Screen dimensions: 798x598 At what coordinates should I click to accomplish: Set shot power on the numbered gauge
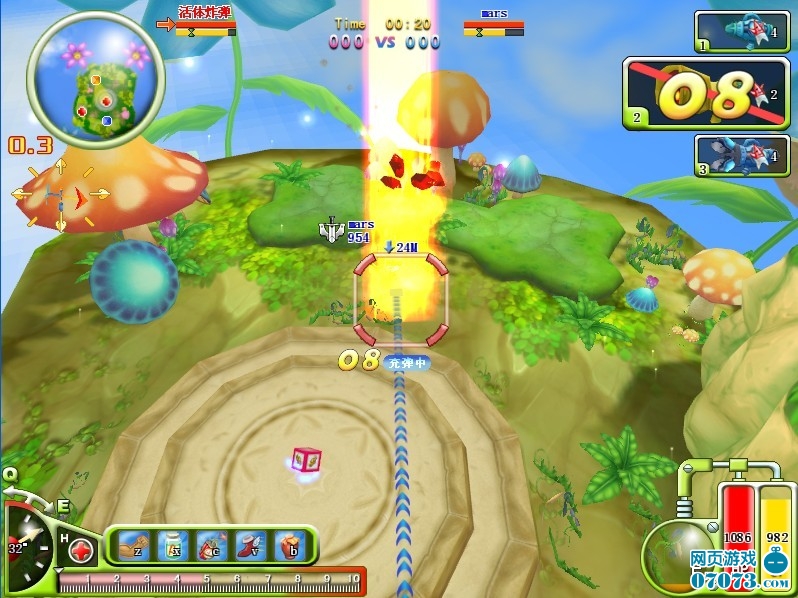(210, 580)
